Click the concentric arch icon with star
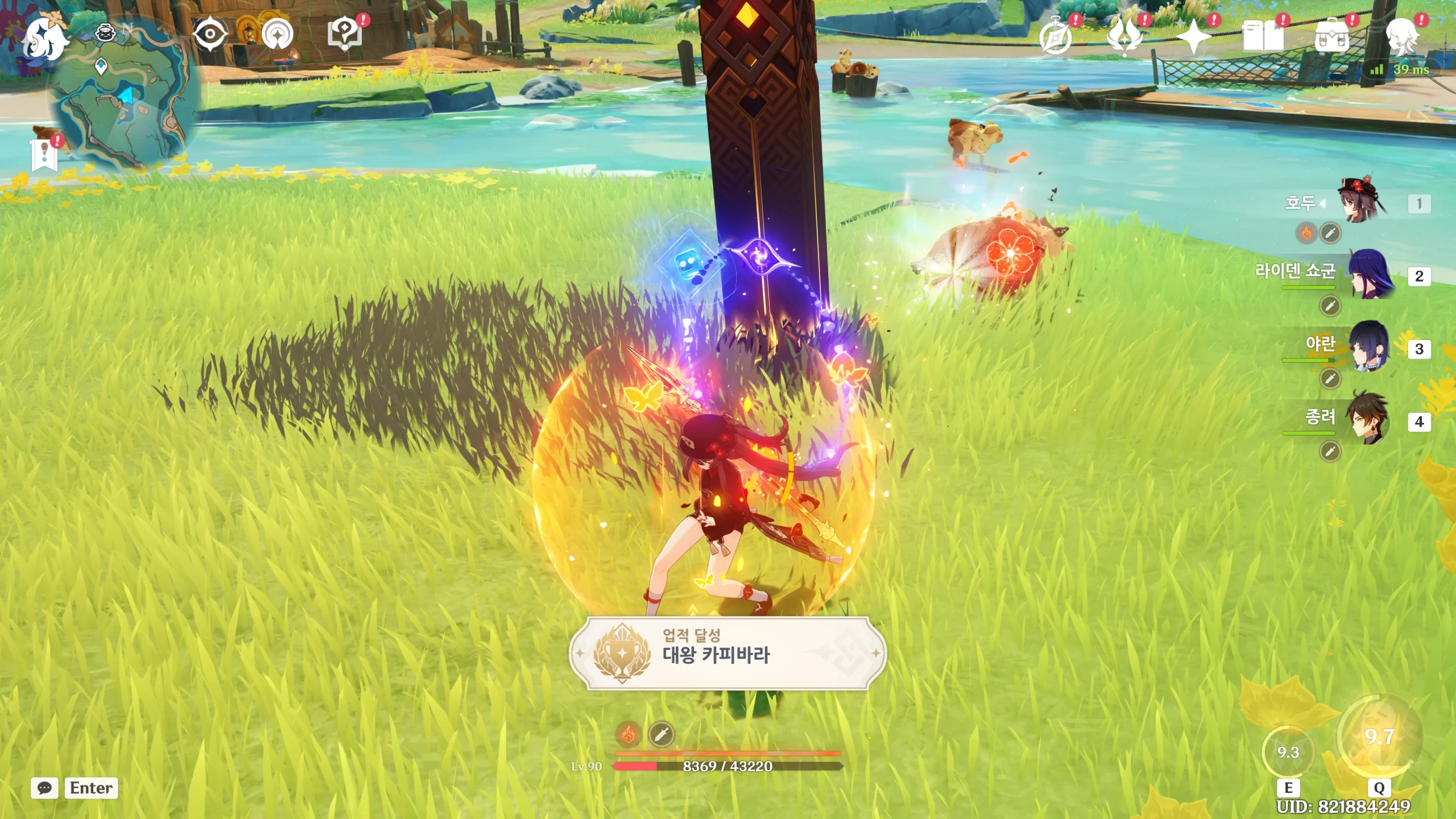Screen dimensions: 1456x819 click(x=278, y=34)
